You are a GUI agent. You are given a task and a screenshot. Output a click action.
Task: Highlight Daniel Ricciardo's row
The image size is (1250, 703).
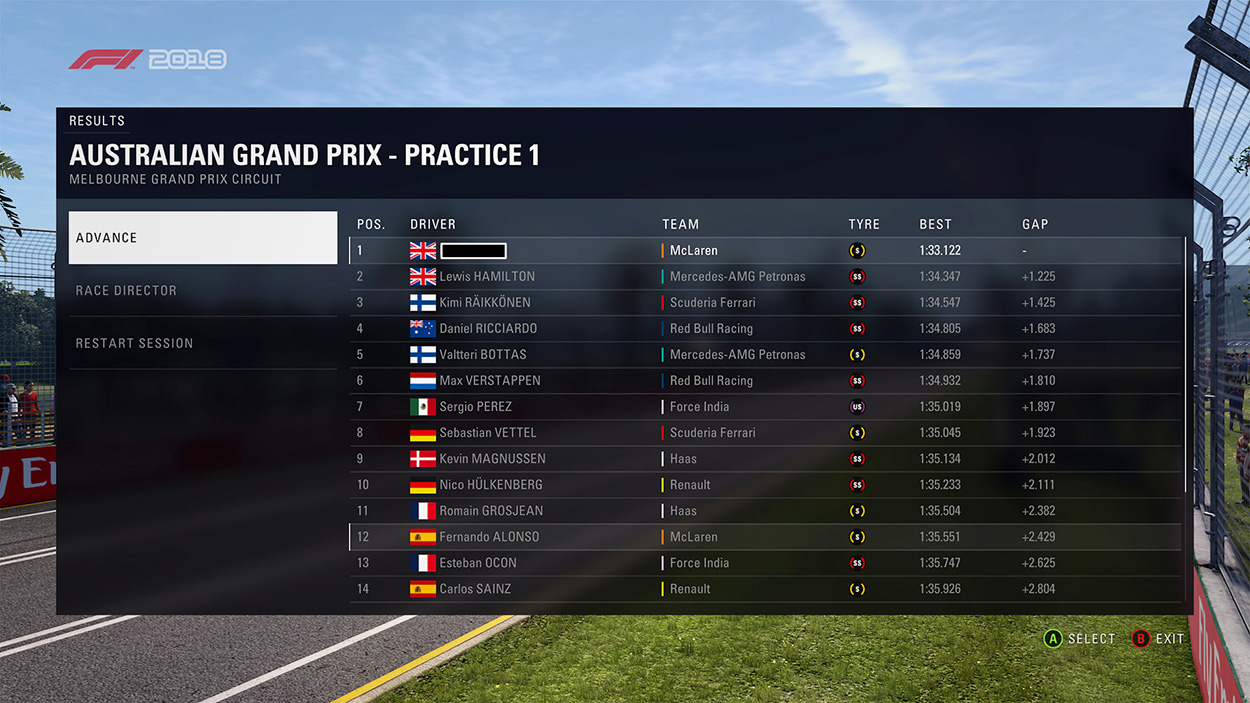point(765,329)
